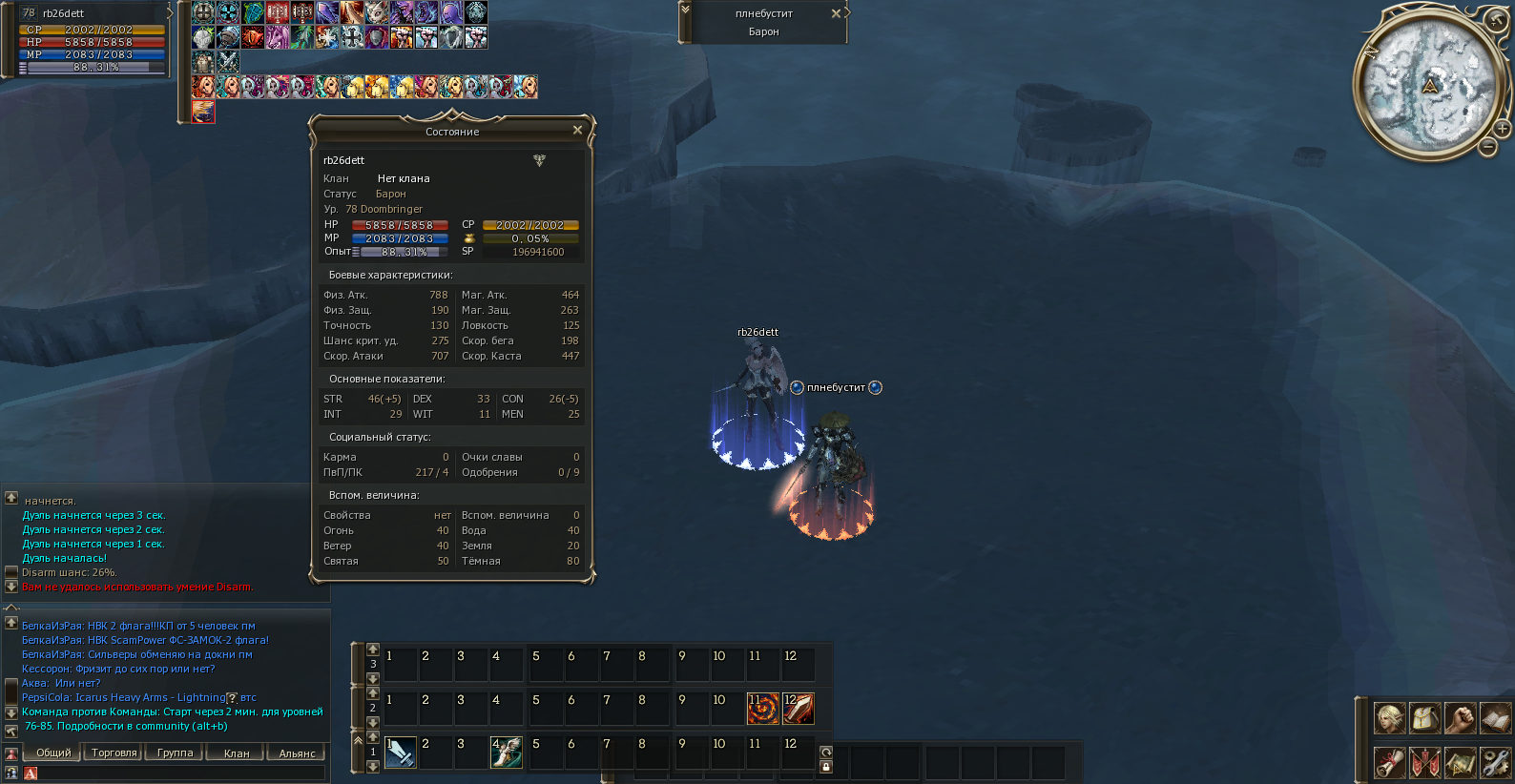Switch to the Торговля chat tab
Image resolution: width=1515 pixels, height=784 pixels.
pos(114,753)
